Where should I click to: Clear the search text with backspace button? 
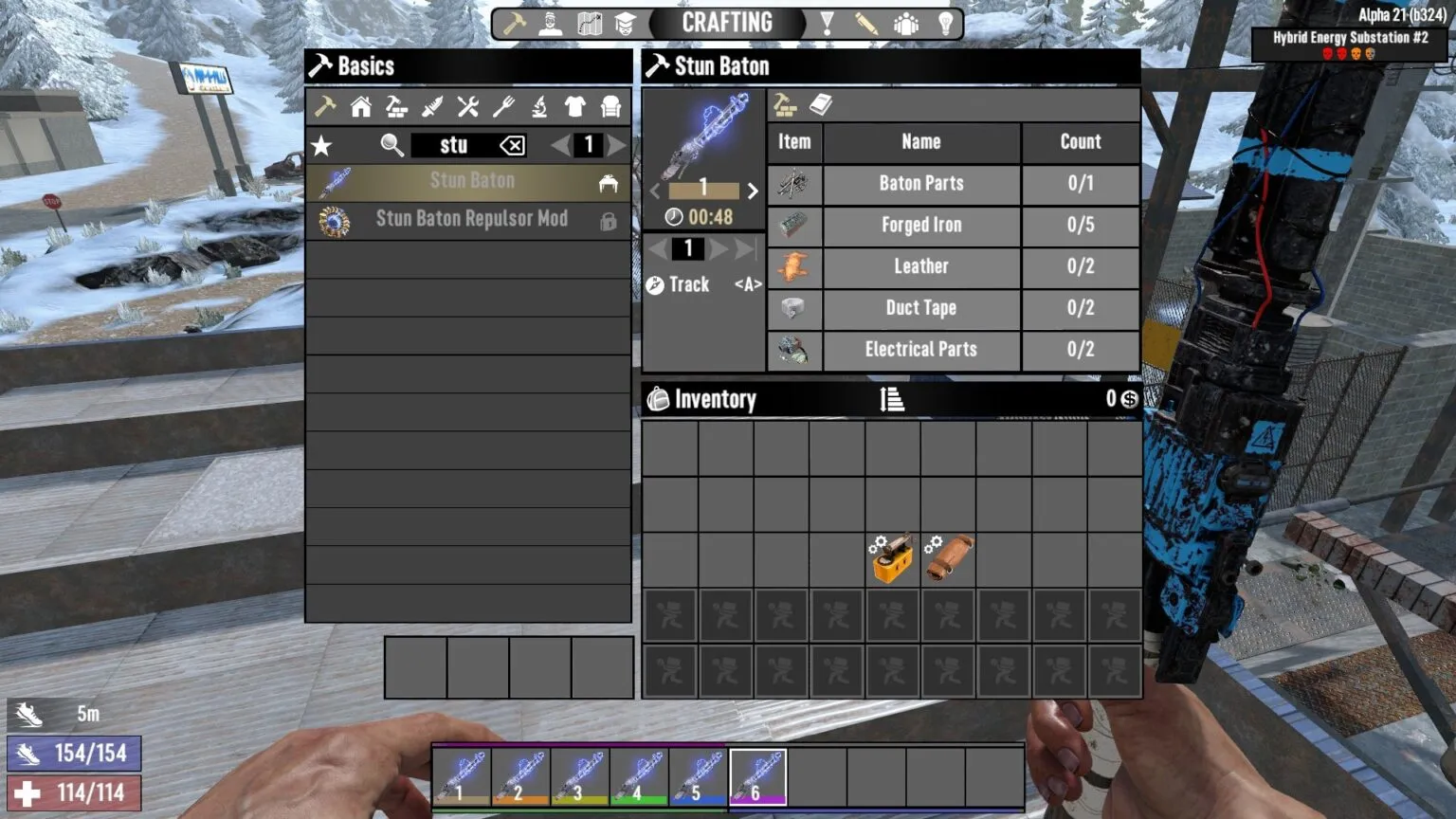(510, 145)
